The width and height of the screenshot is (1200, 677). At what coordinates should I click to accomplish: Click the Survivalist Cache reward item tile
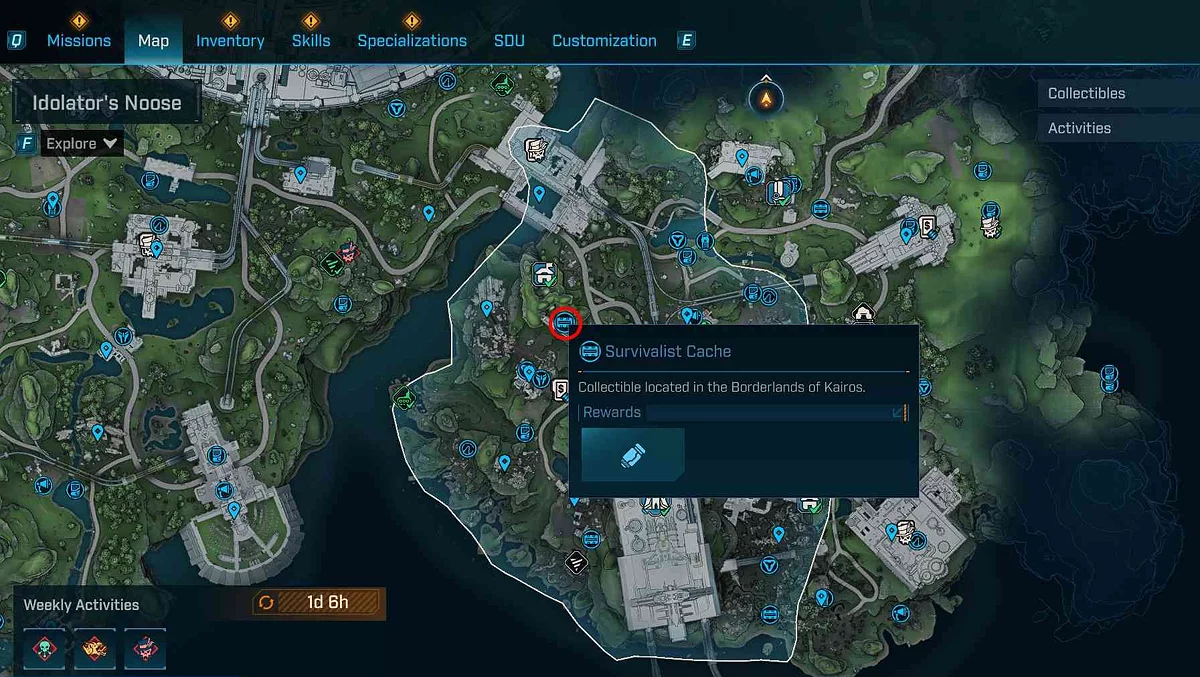point(633,455)
